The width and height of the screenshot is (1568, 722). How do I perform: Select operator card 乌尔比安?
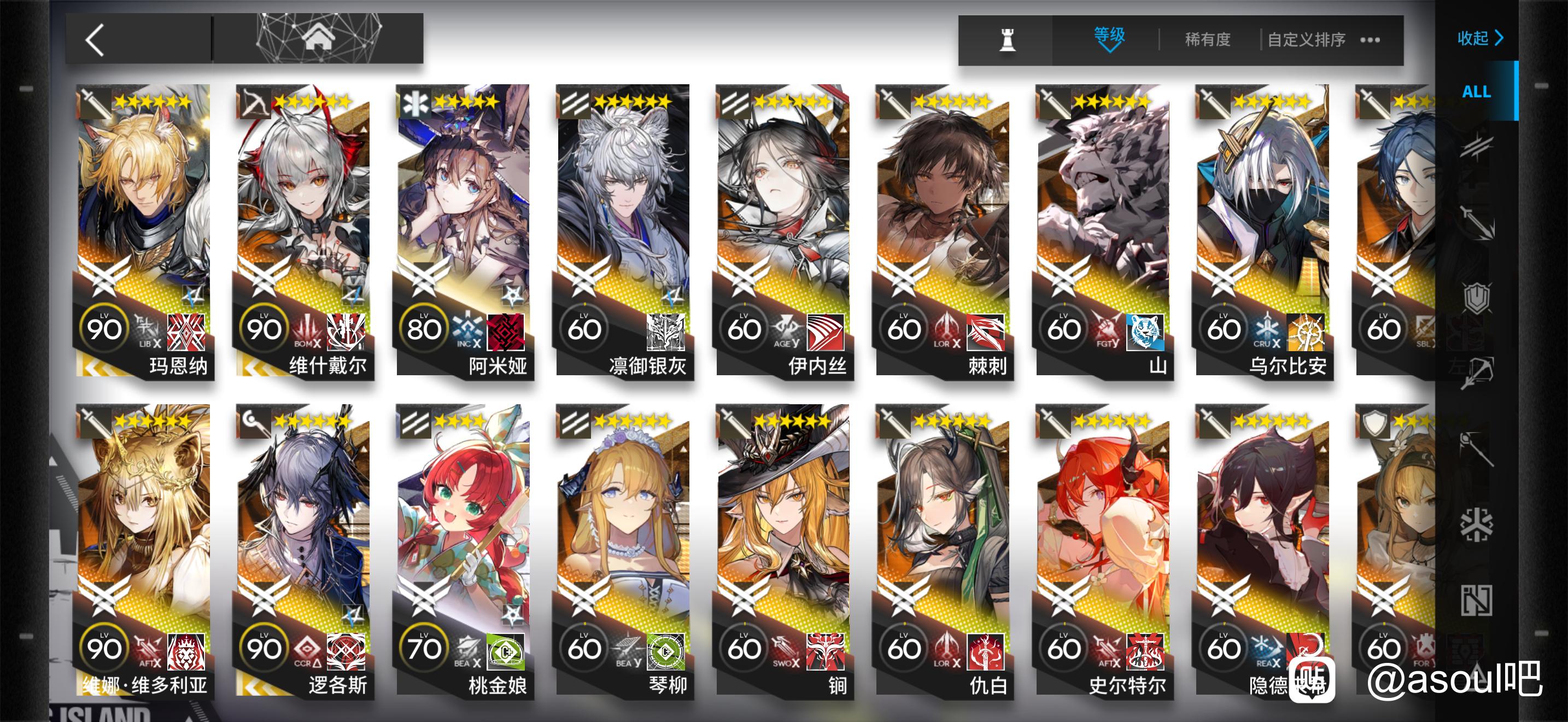click(1262, 231)
